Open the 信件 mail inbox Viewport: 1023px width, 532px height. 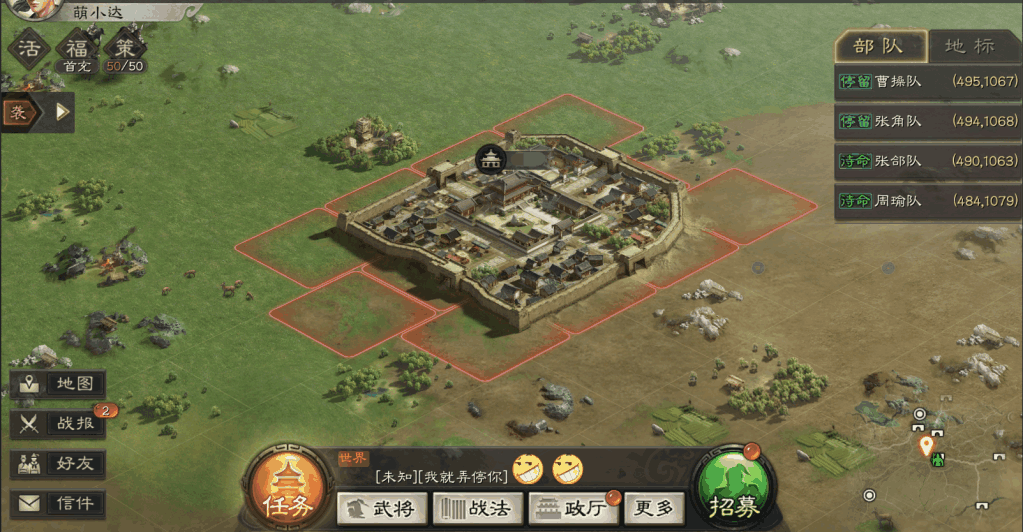click(58, 503)
